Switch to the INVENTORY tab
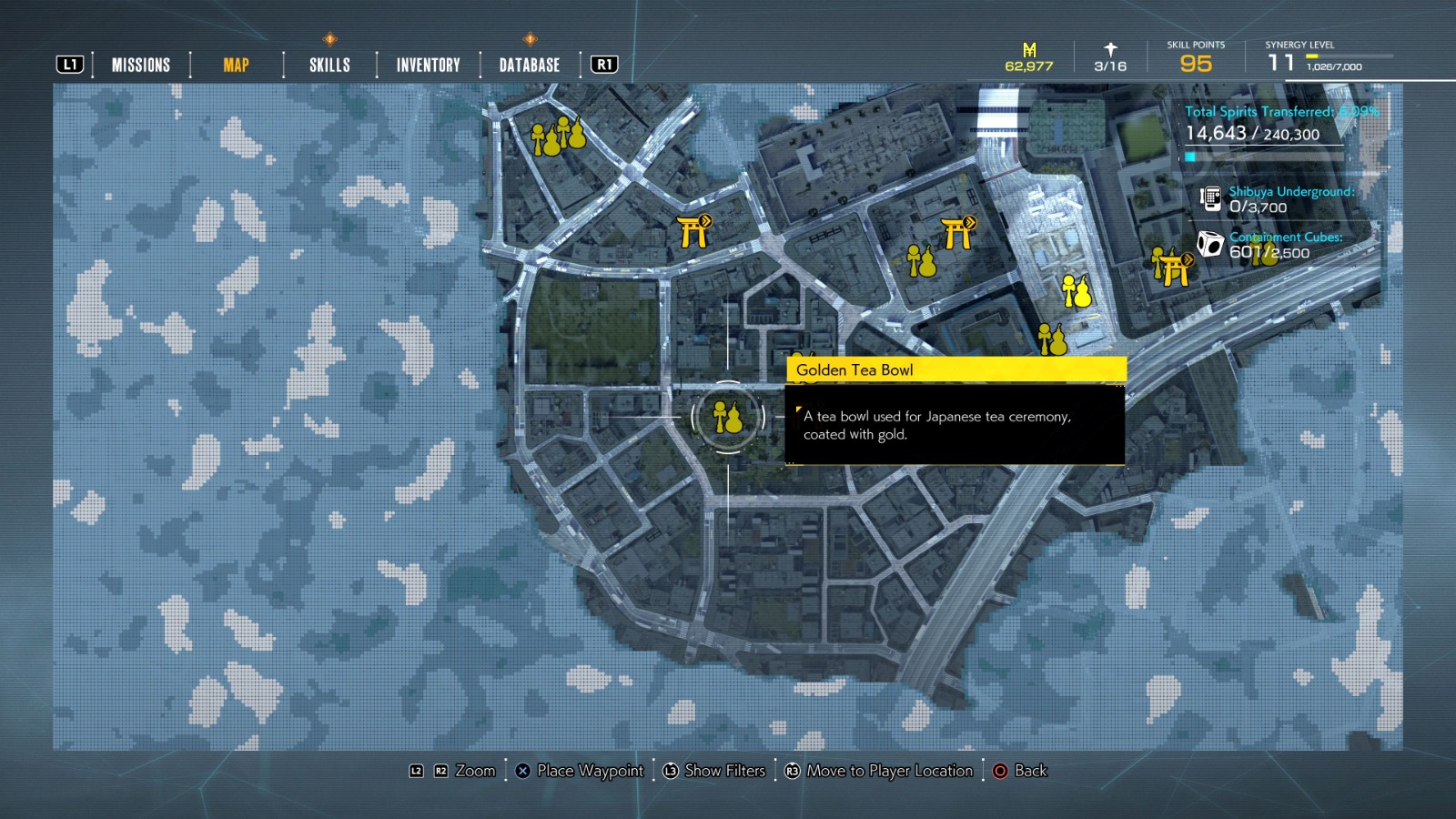This screenshot has height=819, width=1456. click(427, 65)
